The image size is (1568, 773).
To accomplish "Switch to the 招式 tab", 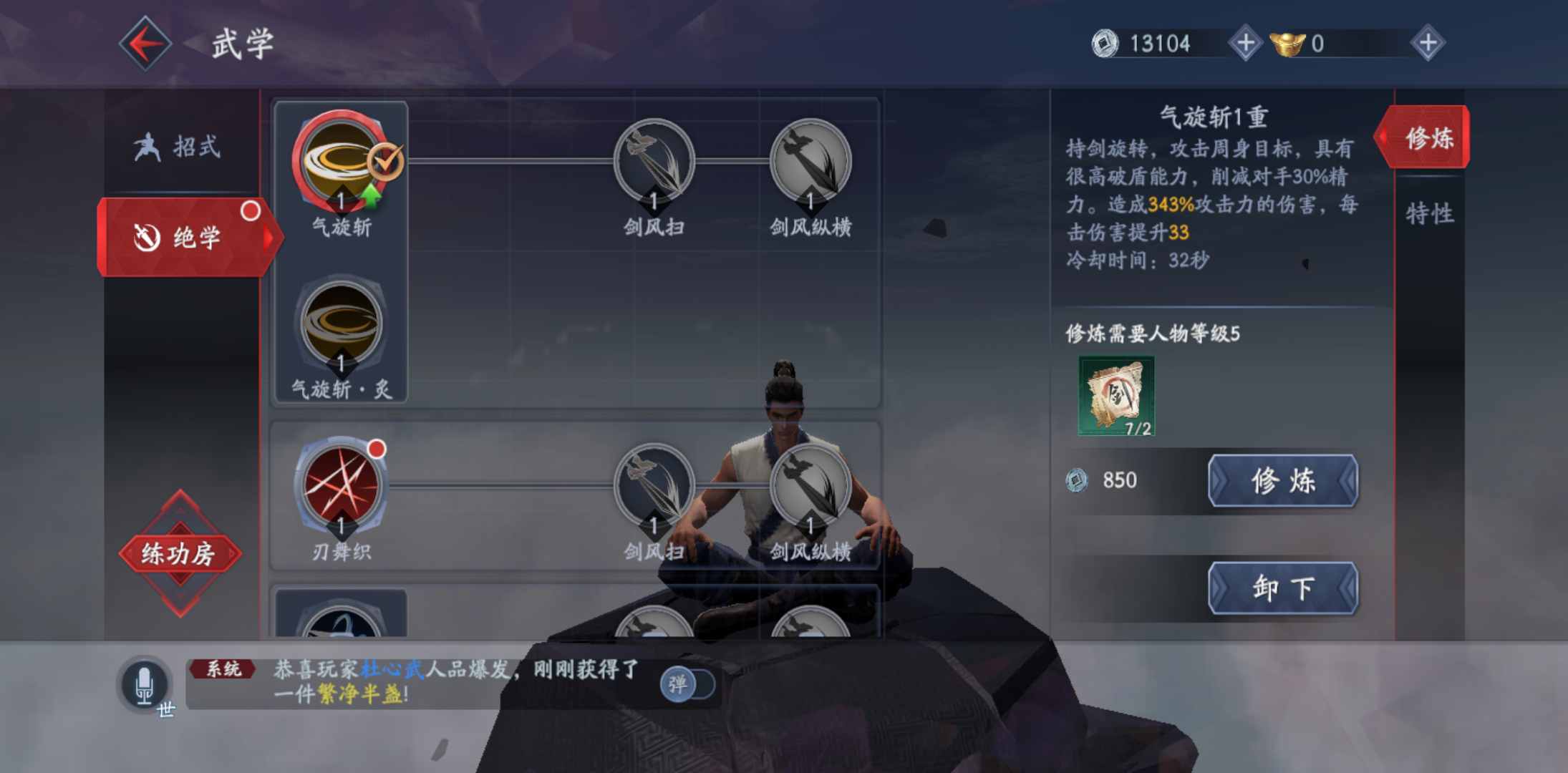I will pos(179,147).
